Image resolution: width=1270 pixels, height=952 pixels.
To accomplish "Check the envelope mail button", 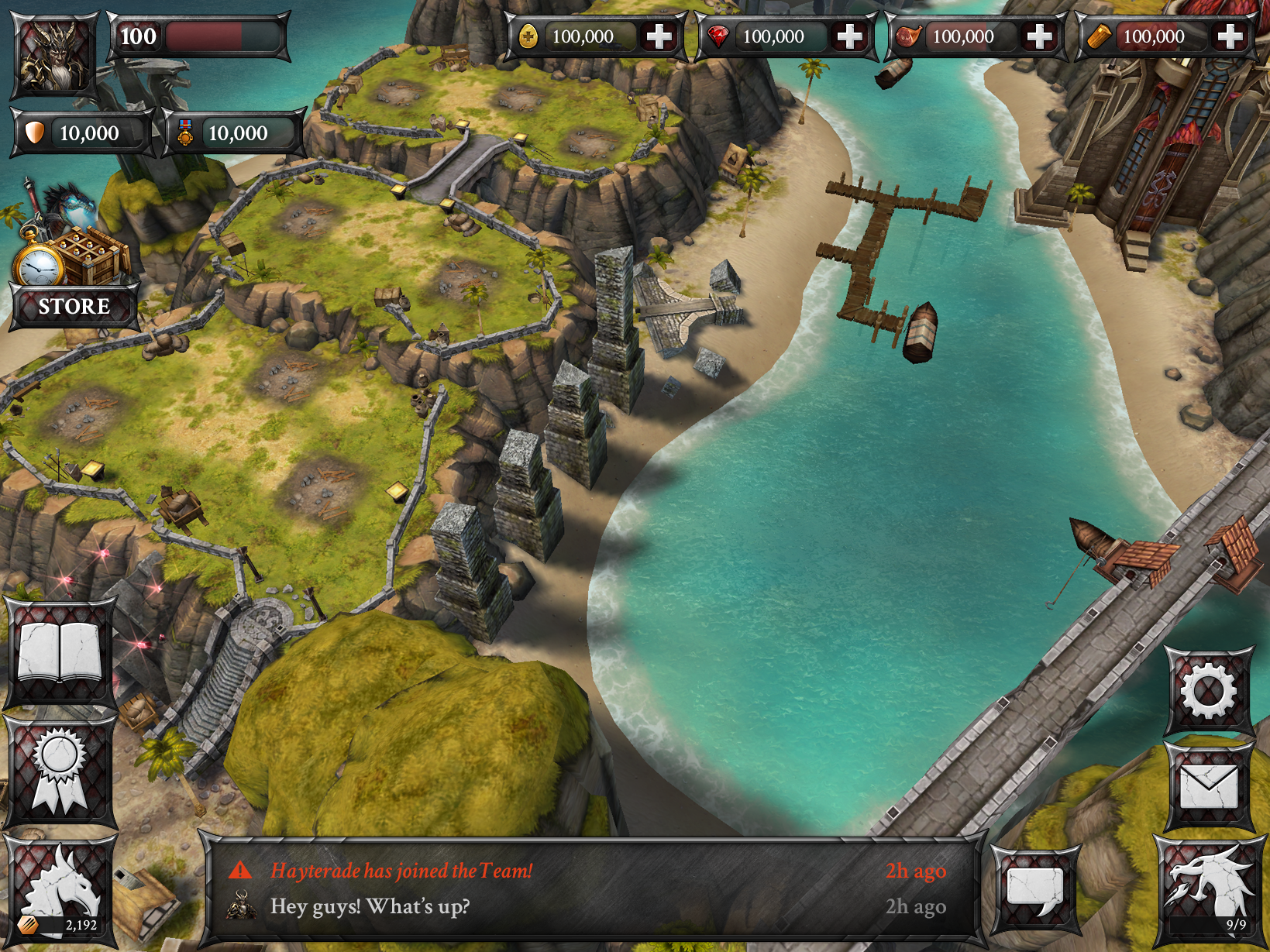I will click(x=1208, y=787).
